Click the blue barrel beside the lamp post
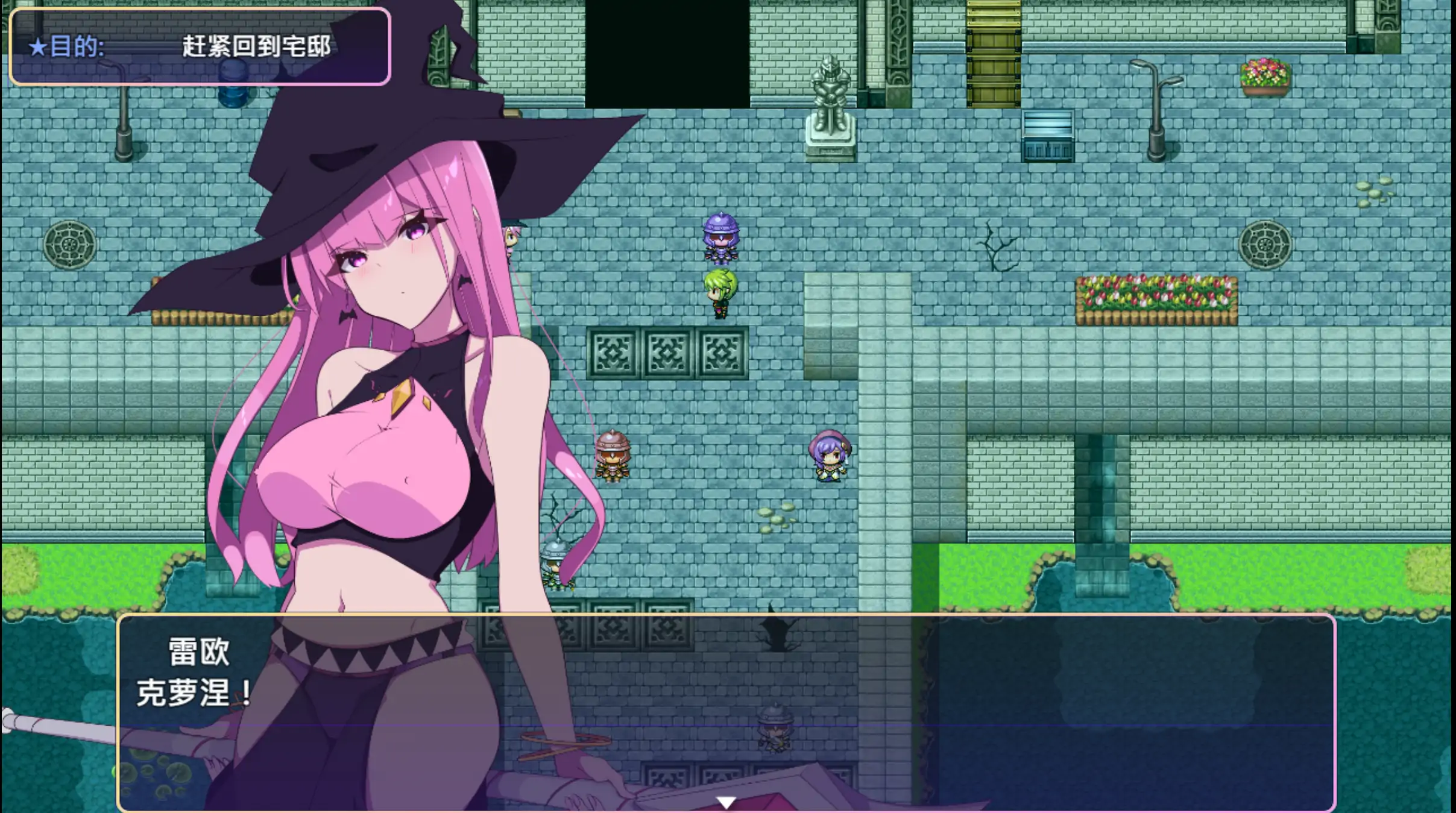This screenshot has width=1456, height=813. click(x=232, y=83)
